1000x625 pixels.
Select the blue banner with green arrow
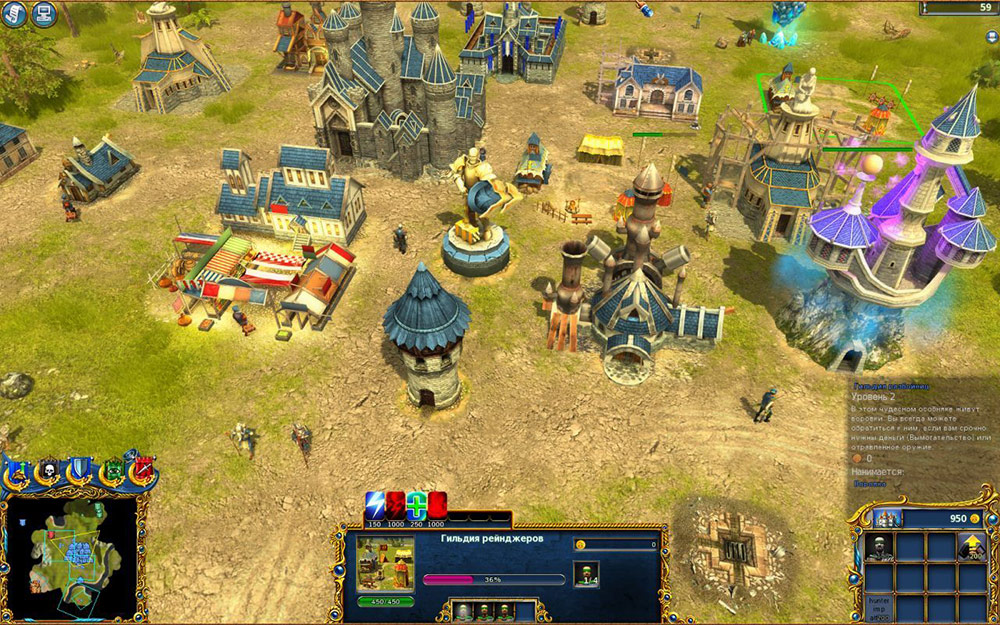click(19, 470)
